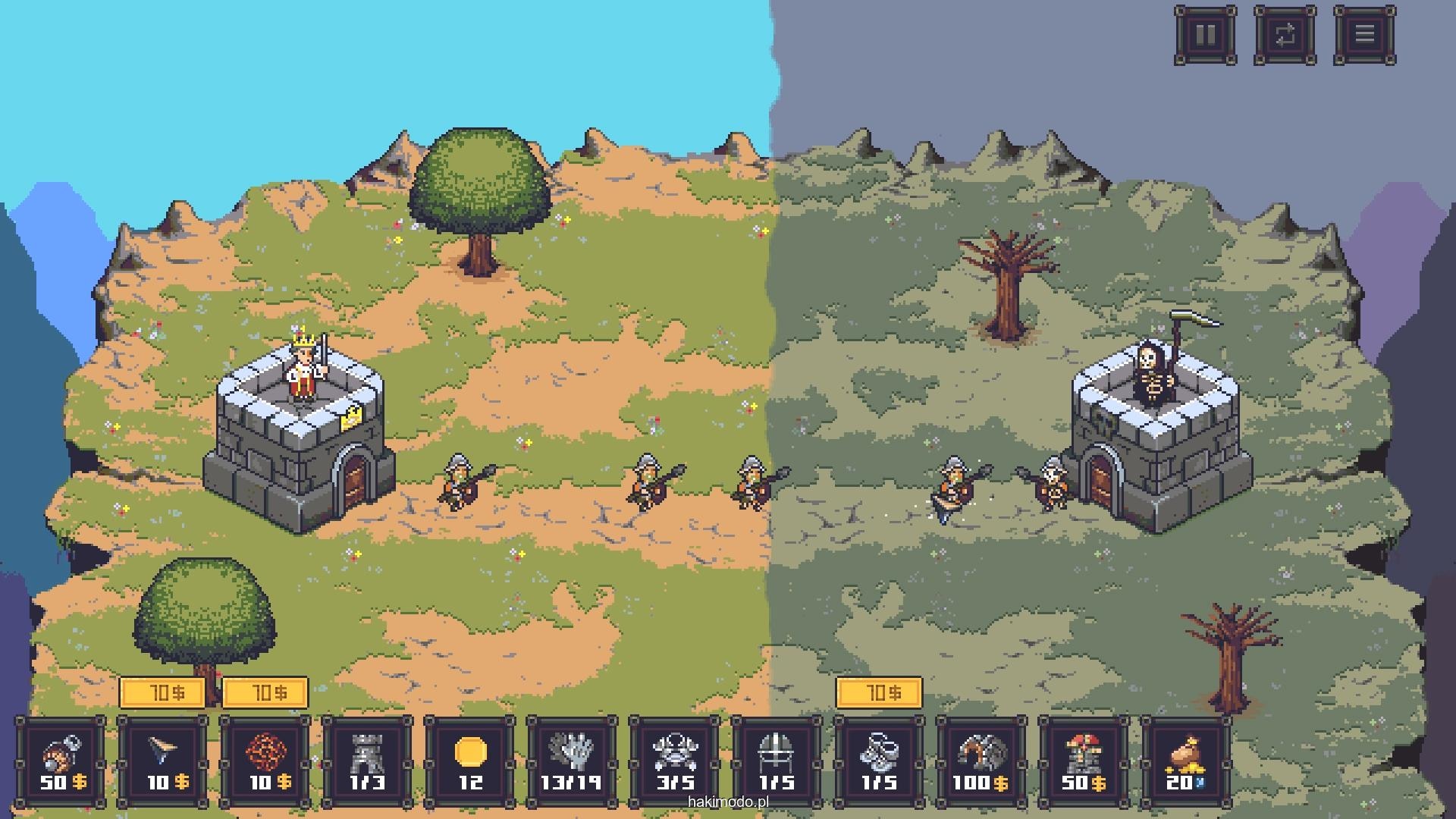Click the 10$ price tag above the arrow
The image size is (1456, 819).
coord(162,692)
